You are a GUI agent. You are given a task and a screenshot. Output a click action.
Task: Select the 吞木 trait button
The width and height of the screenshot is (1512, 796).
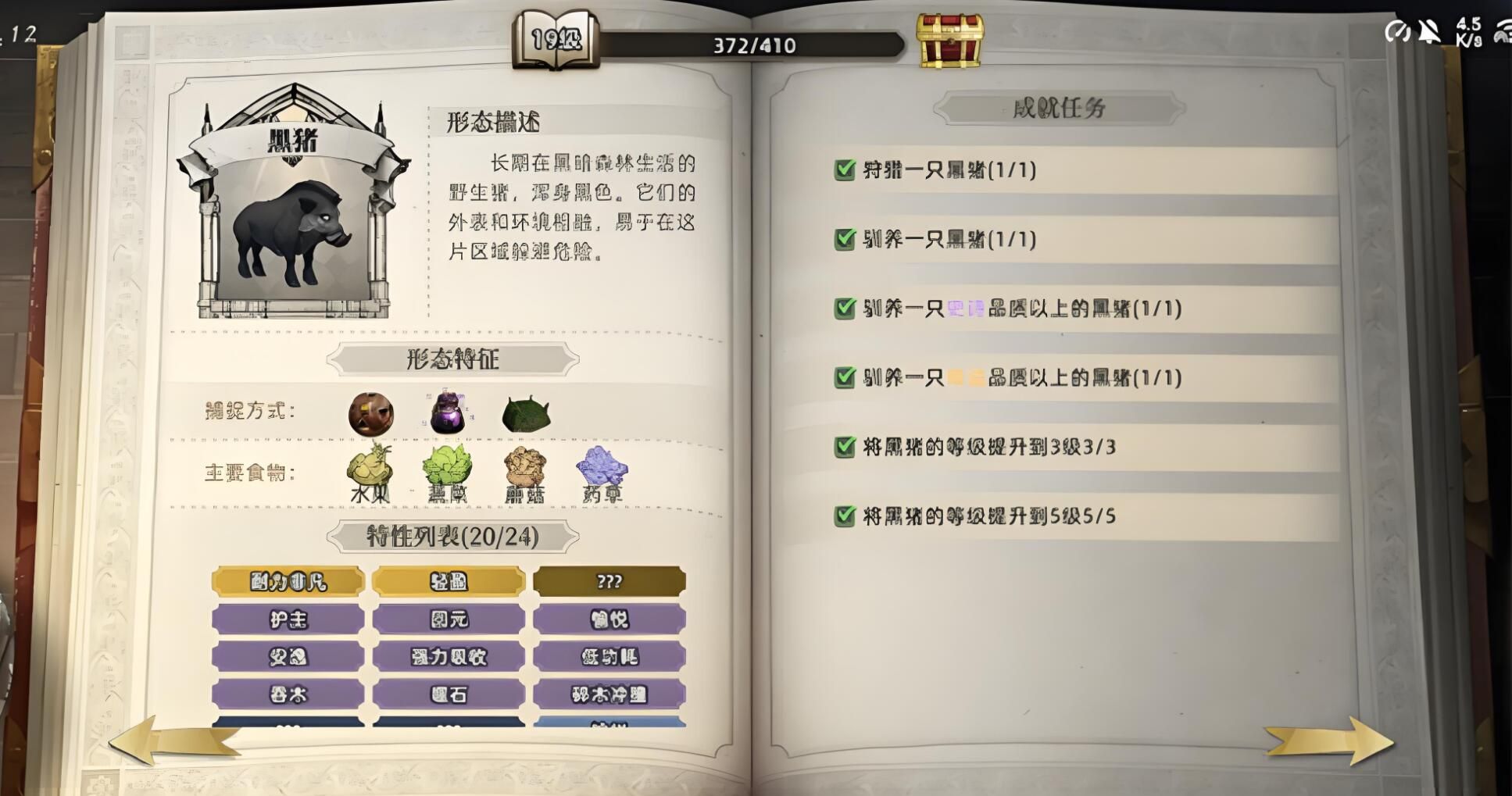coord(288,694)
